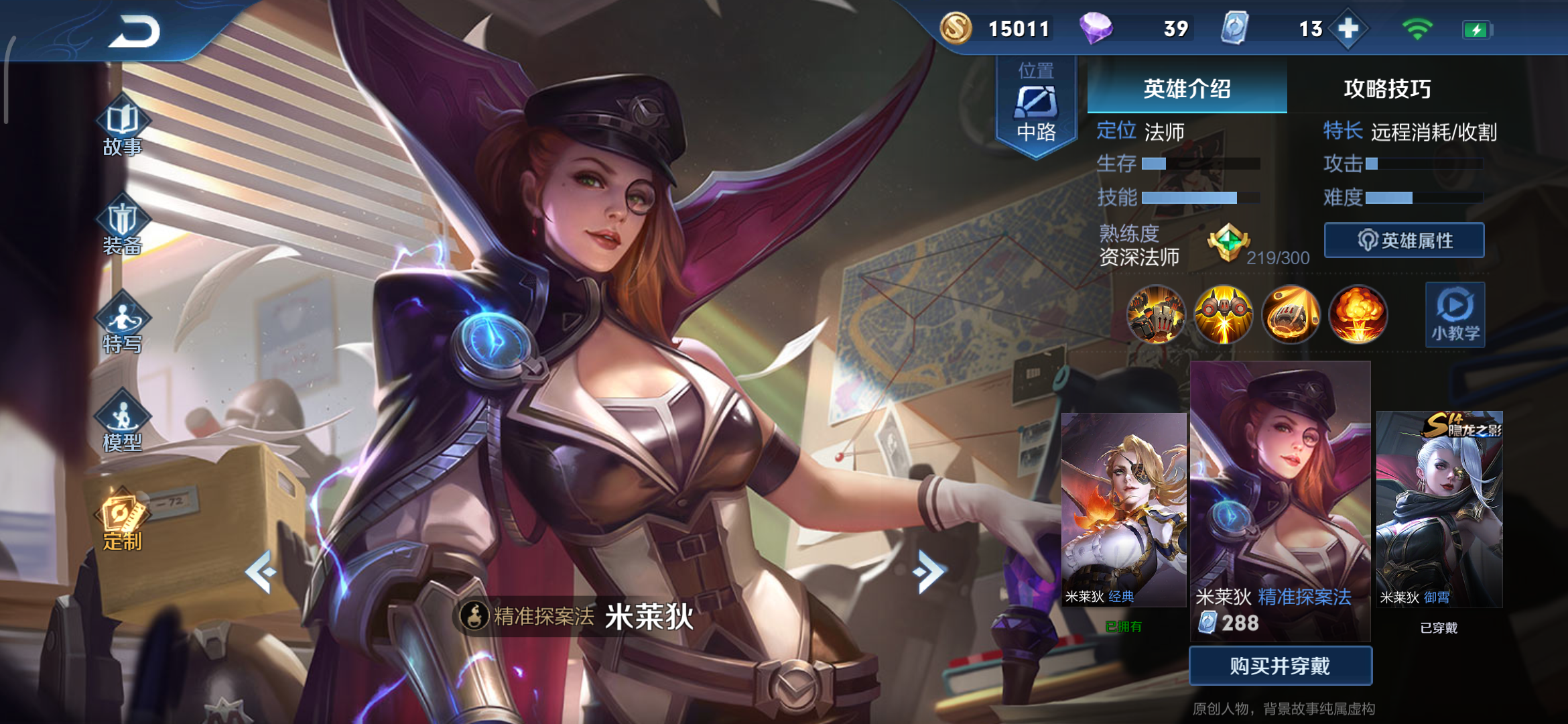Select the 米莱狄 经典 skin thumbnail
The height and width of the screenshot is (724, 1568).
click(x=1124, y=509)
